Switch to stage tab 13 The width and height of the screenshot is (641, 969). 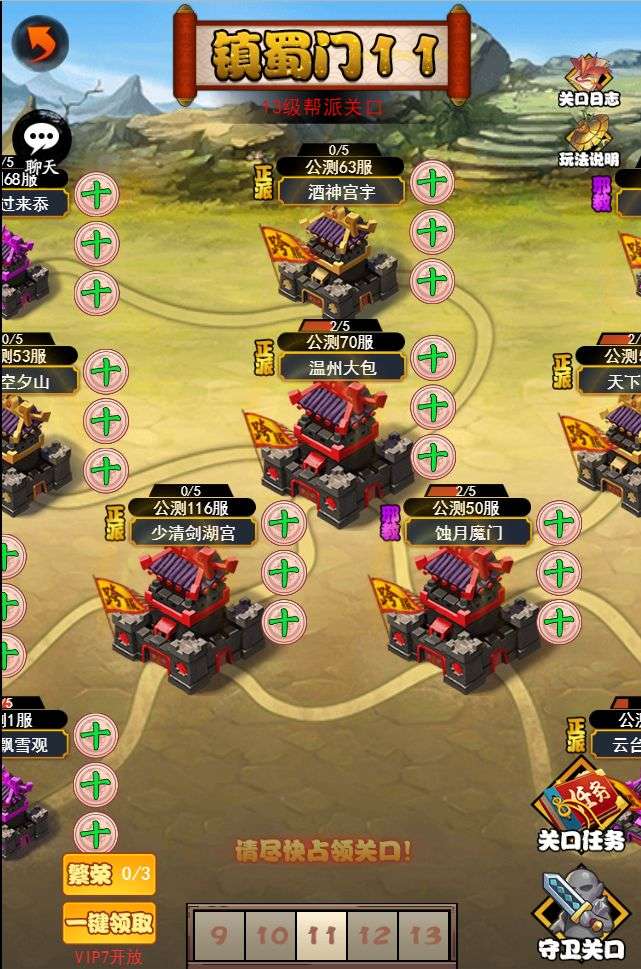[425, 936]
